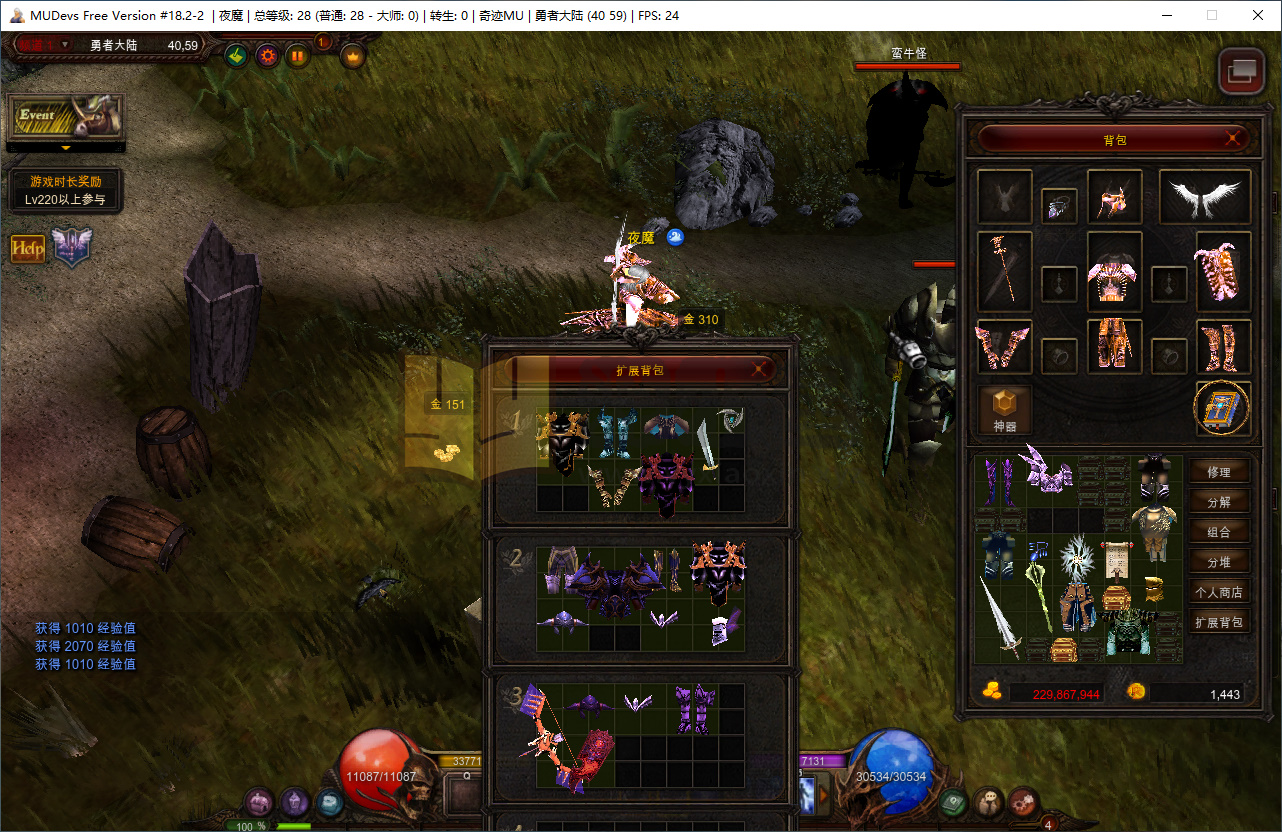The width and height of the screenshot is (1282, 832).
Task: Open the 游戏时长奖励 playtime reward notice
Action: [x=66, y=190]
